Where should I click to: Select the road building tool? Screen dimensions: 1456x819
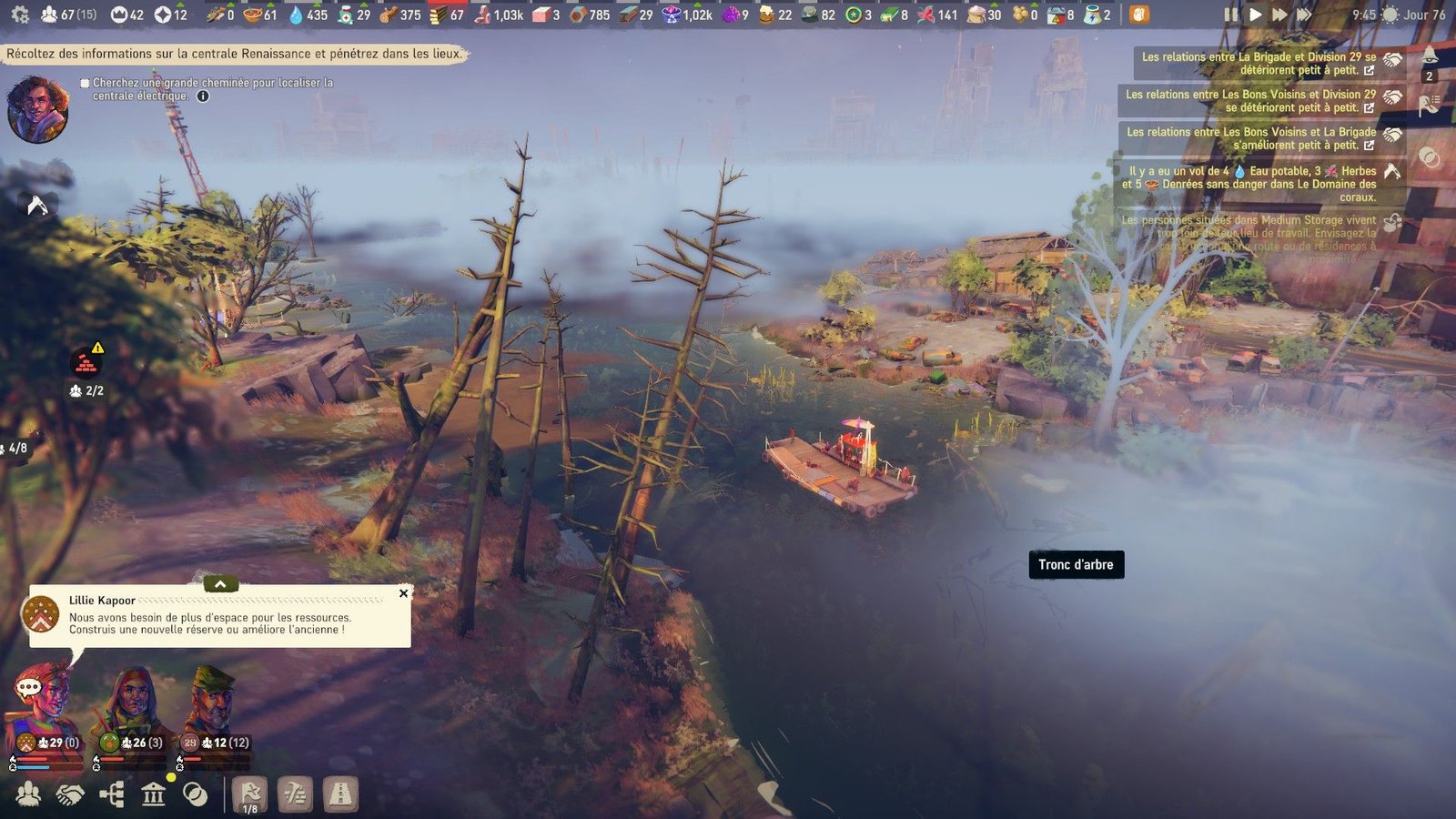pos(340,794)
